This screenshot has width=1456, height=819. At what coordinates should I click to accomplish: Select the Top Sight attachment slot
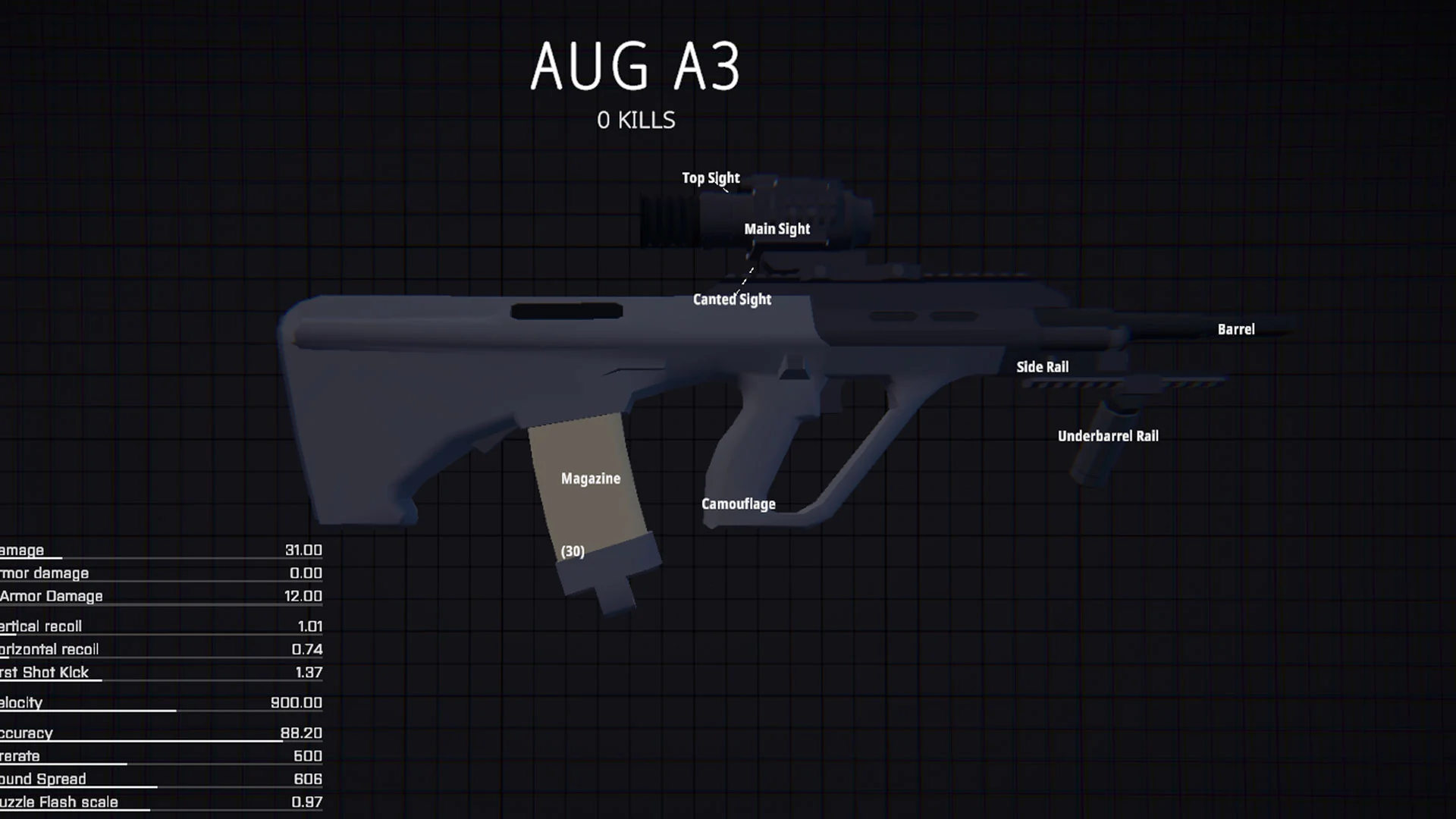(711, 177)
